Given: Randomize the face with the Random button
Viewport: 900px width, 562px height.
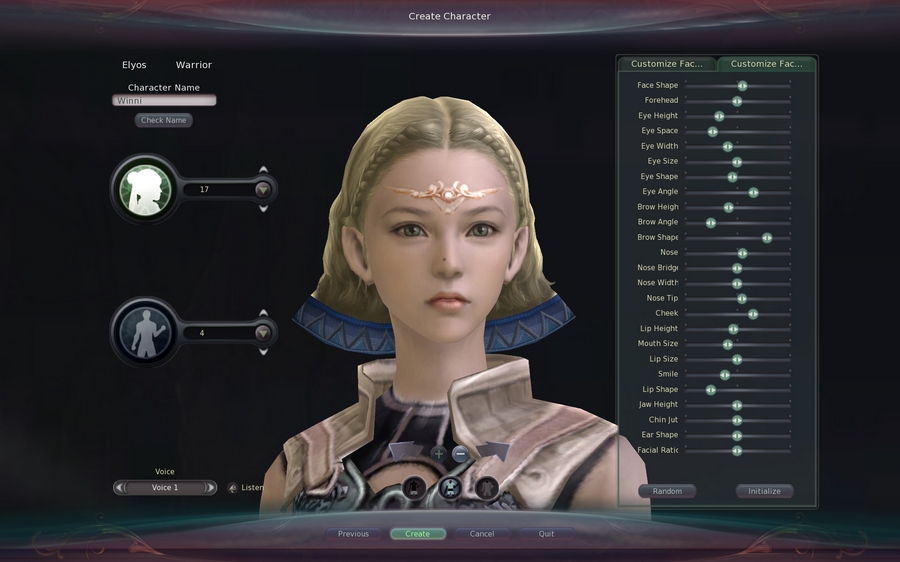Looking at the screenshot, I should [667, 491].
